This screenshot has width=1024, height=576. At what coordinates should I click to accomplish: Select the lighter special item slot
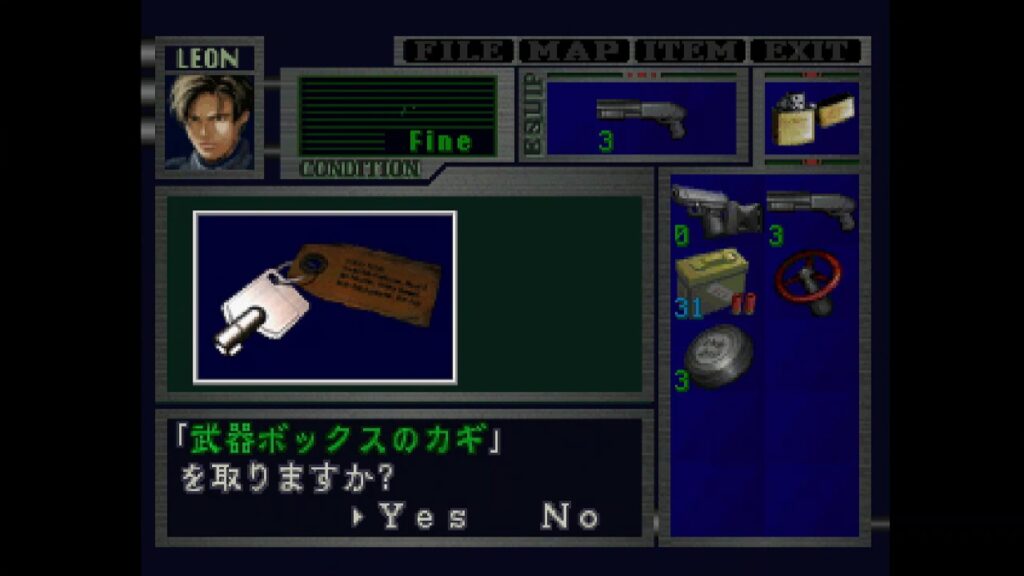(x=811, y=118)
